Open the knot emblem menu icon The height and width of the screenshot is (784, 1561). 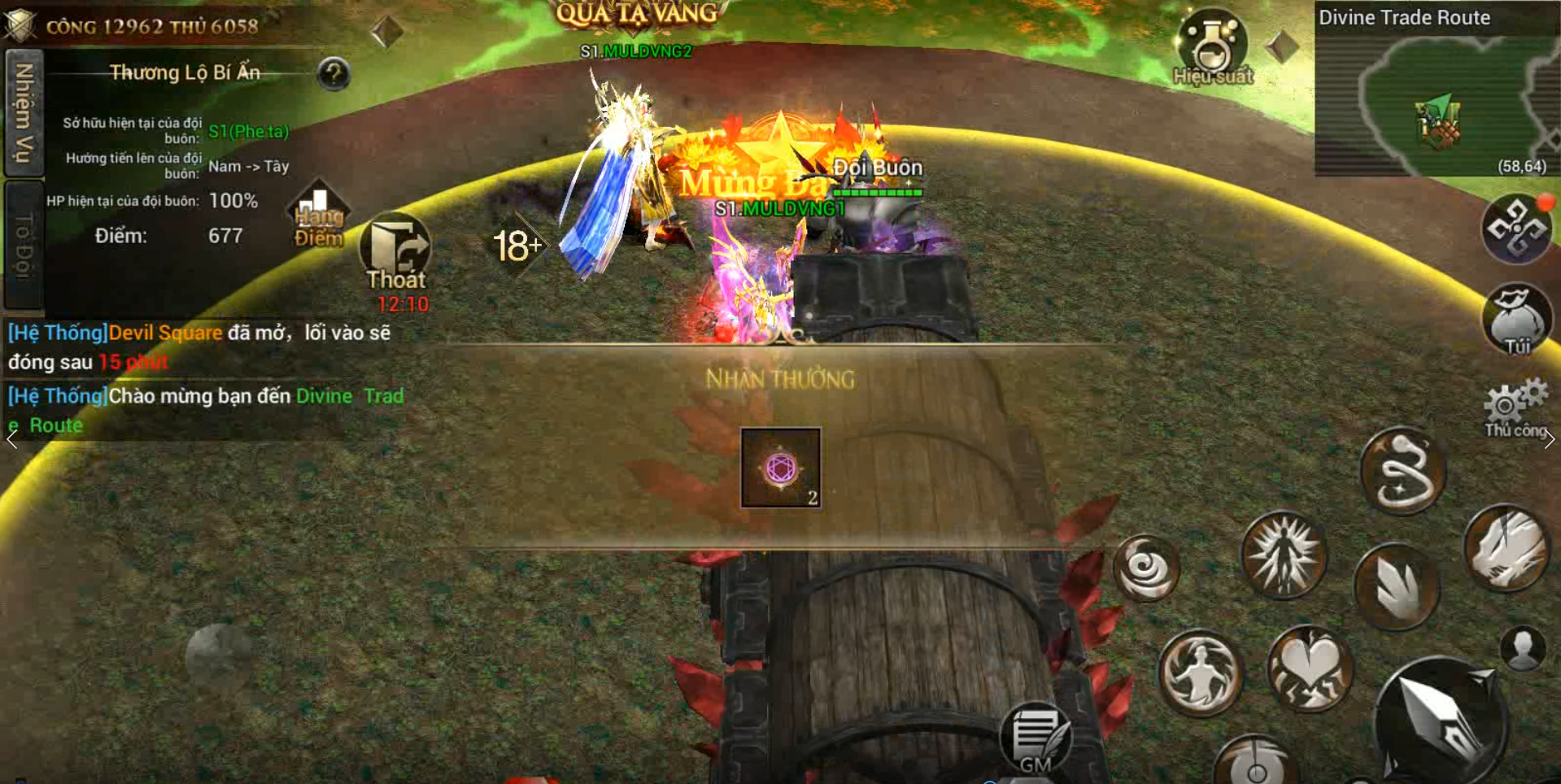pos(1517,229)
